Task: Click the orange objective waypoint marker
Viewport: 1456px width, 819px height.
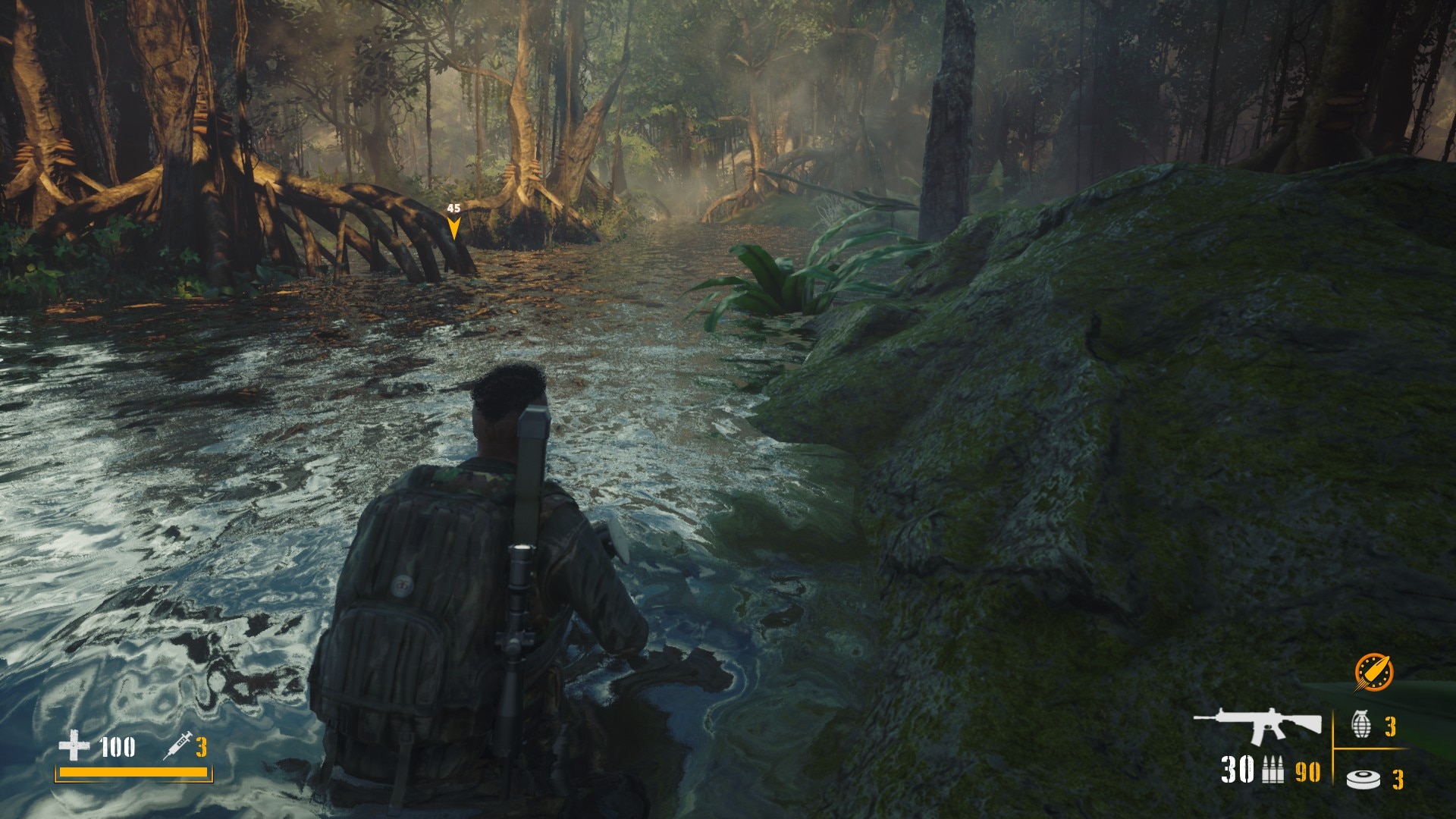Action: tap(453, 227)
